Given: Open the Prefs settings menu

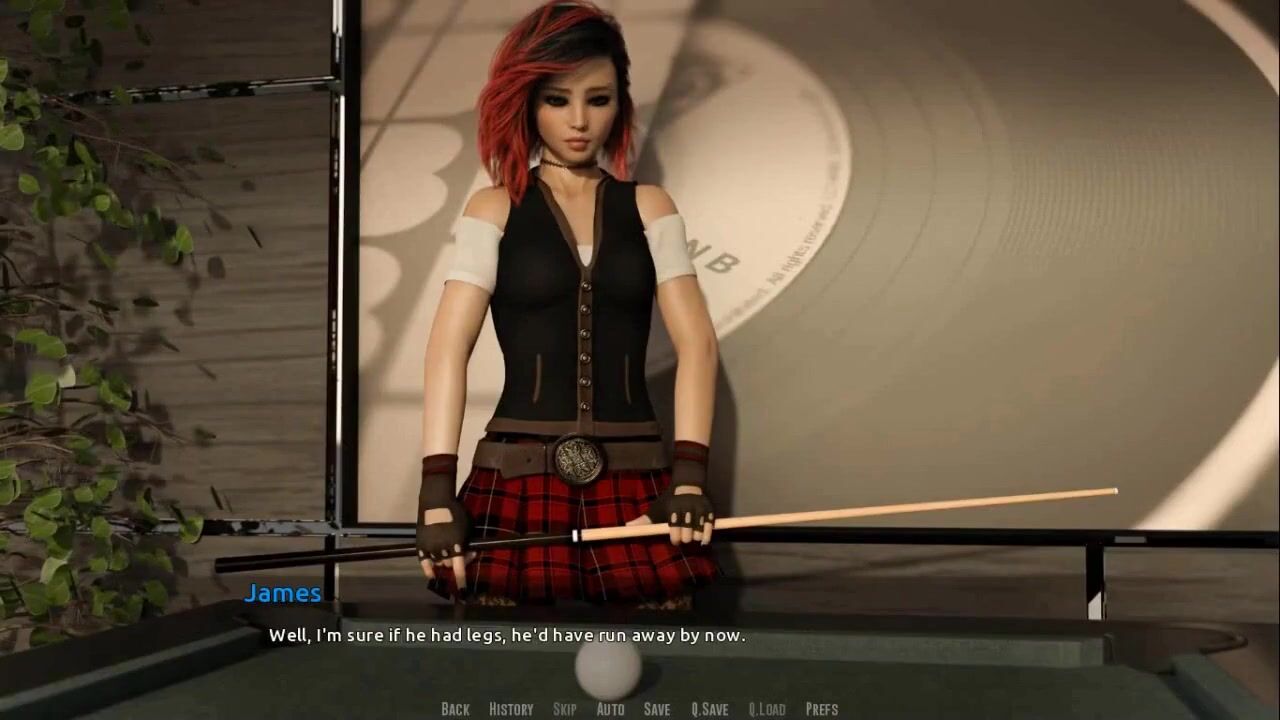Looking at the screenshot, I should pos(822,709).
